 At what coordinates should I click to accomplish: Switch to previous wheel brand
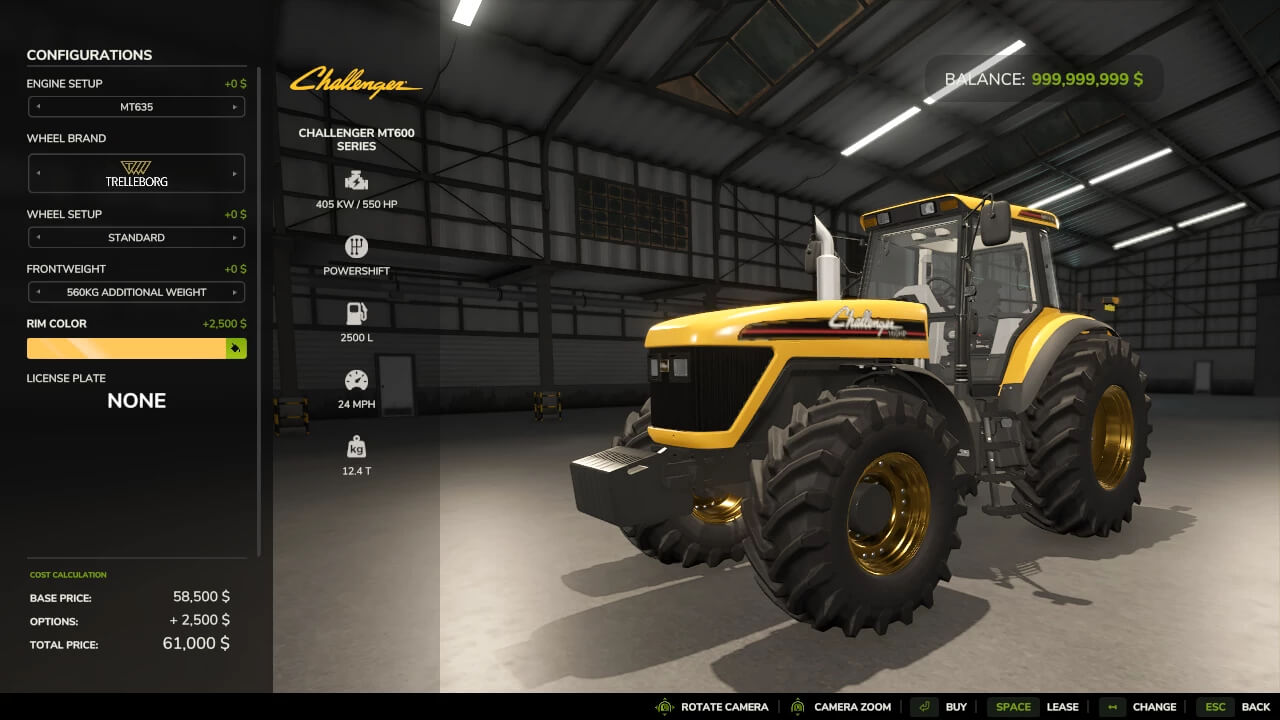point(38,173)
